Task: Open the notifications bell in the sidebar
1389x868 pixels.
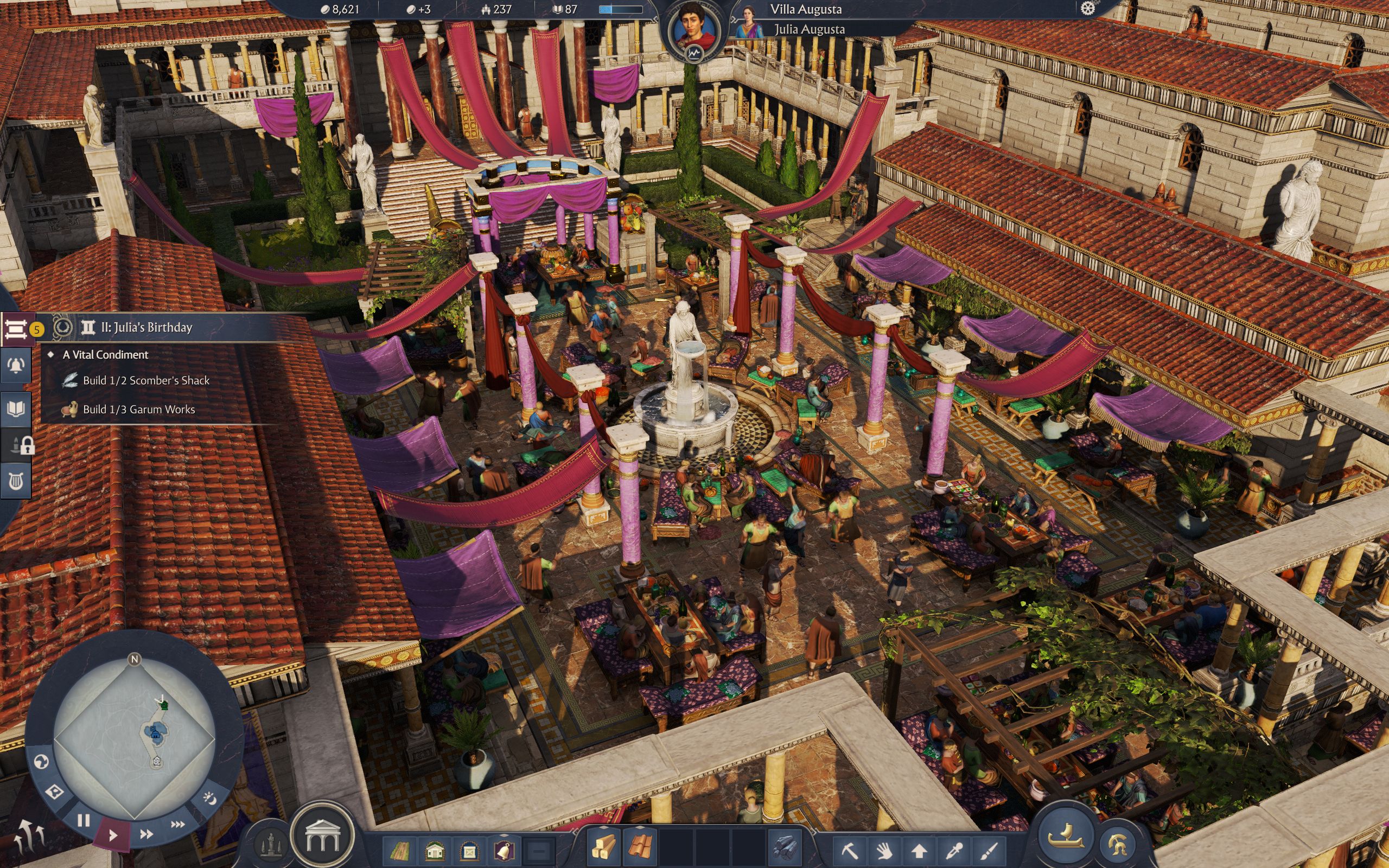Action: 16,366
